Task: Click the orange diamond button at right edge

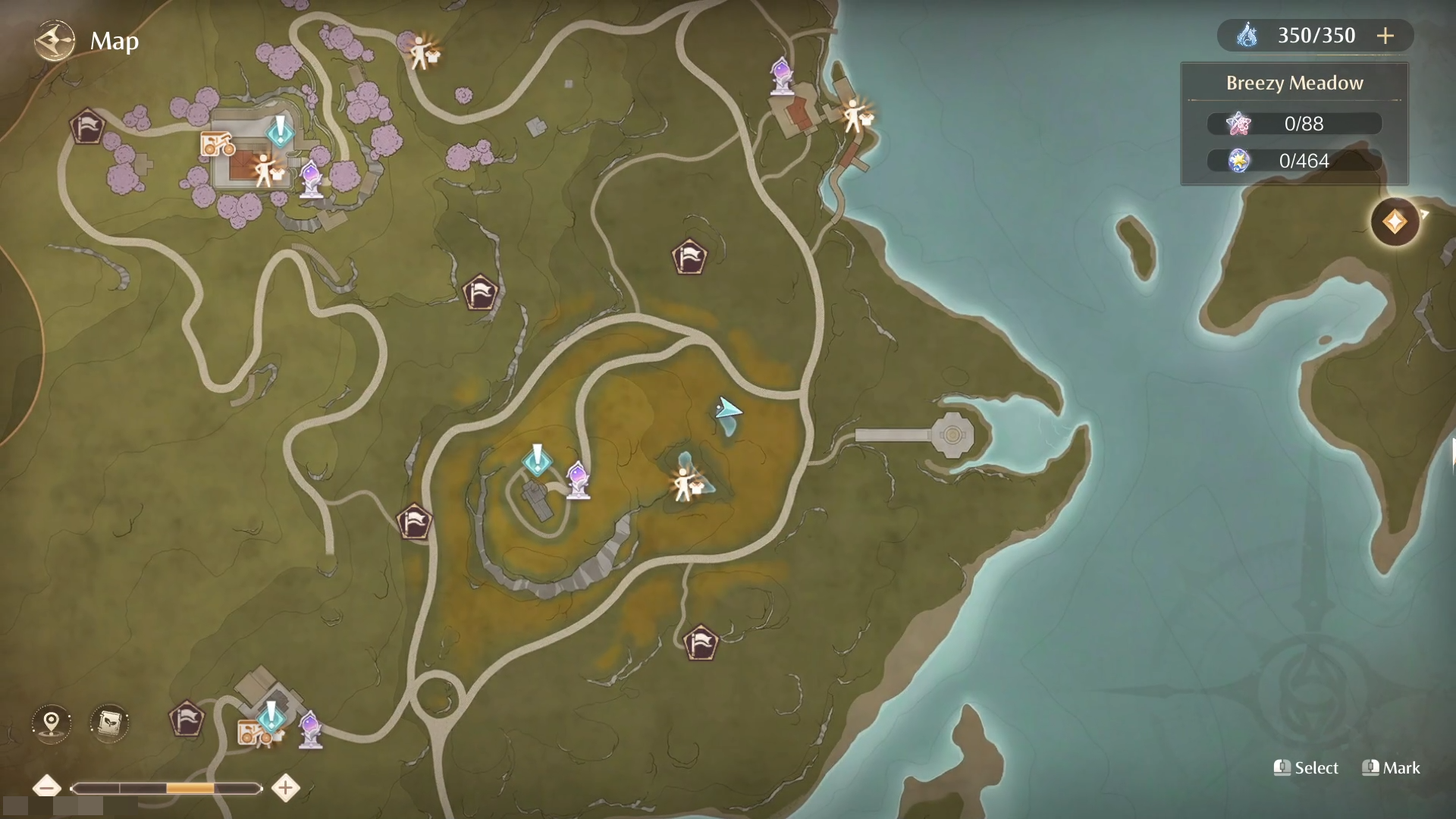Action: point(1395,222)
